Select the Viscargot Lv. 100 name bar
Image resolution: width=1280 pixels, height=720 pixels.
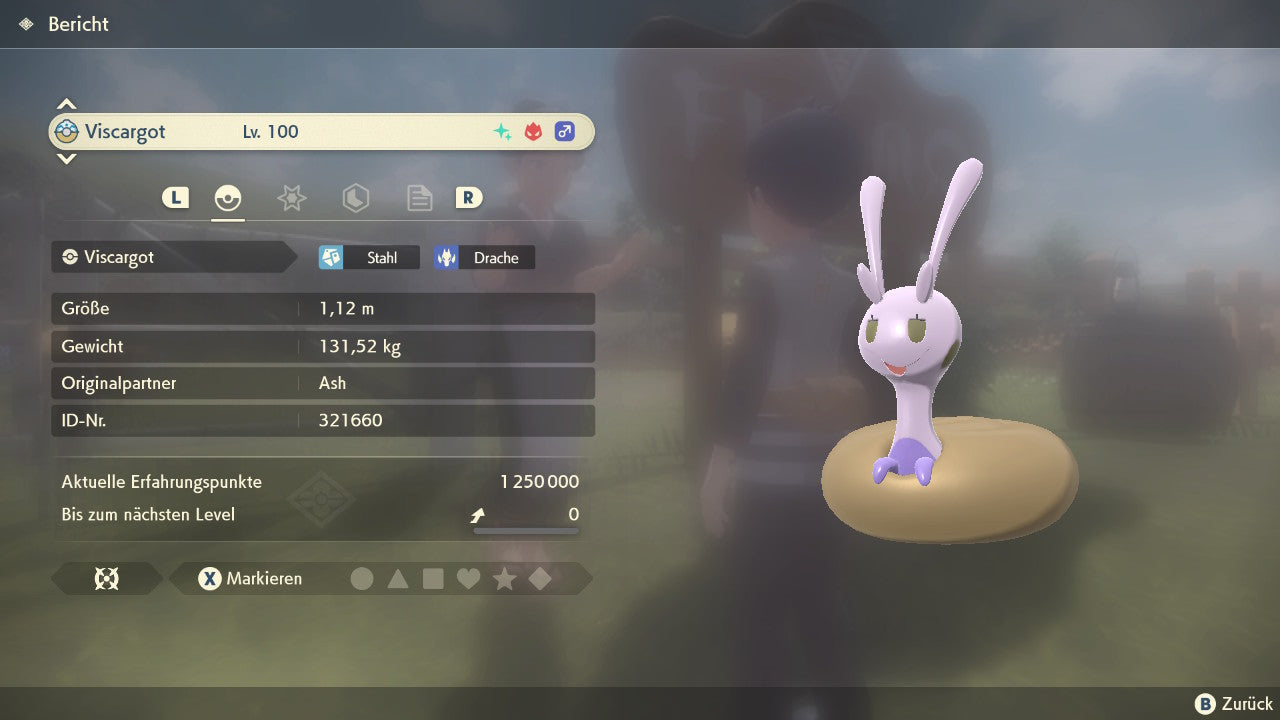(x=321, y=131)
